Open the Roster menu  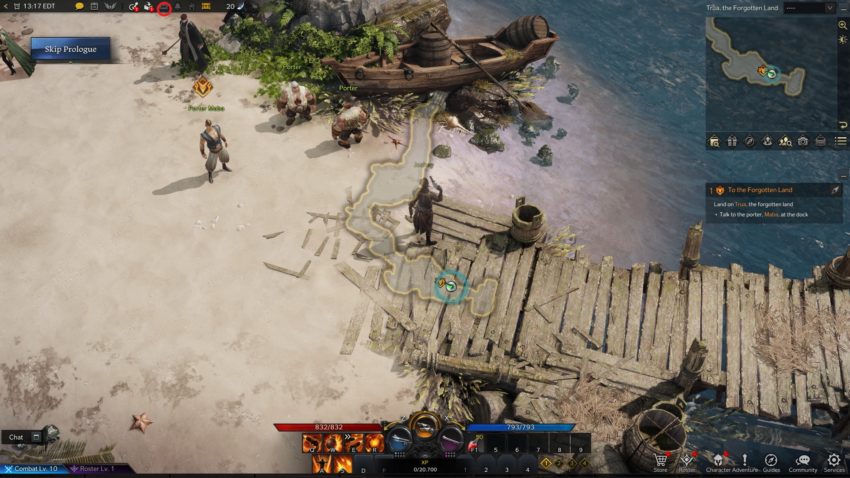(x=687, y=461)
